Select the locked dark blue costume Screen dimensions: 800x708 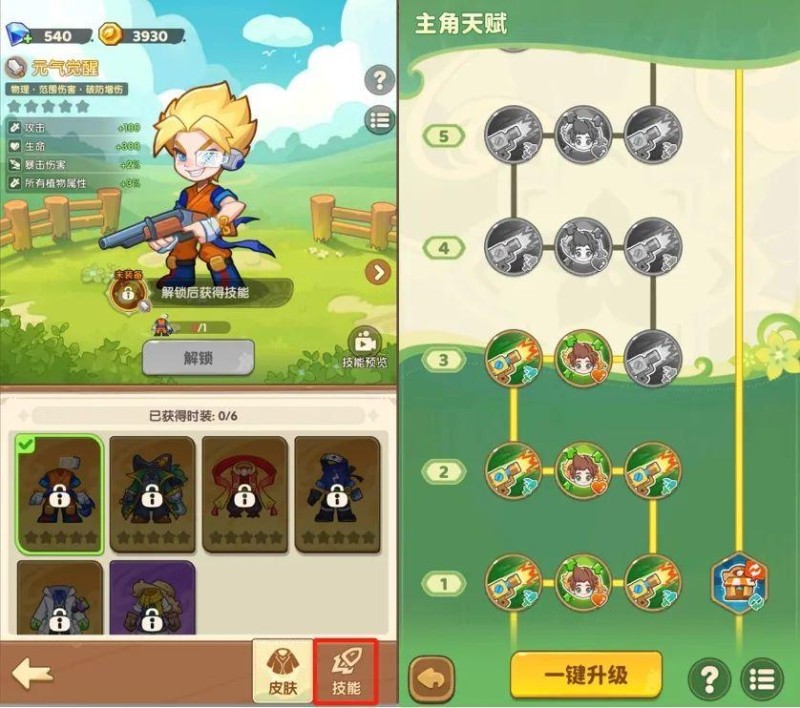[338, 494]
